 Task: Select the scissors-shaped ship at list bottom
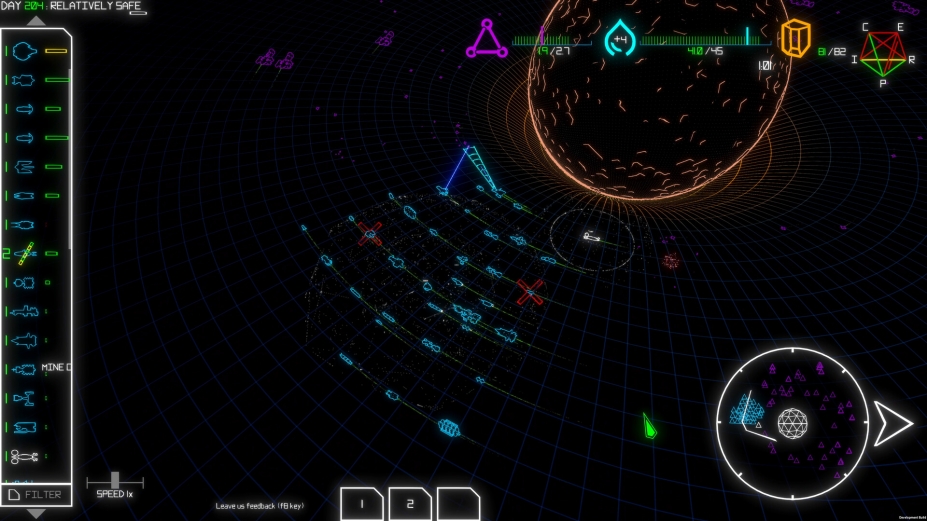point(26,457)
